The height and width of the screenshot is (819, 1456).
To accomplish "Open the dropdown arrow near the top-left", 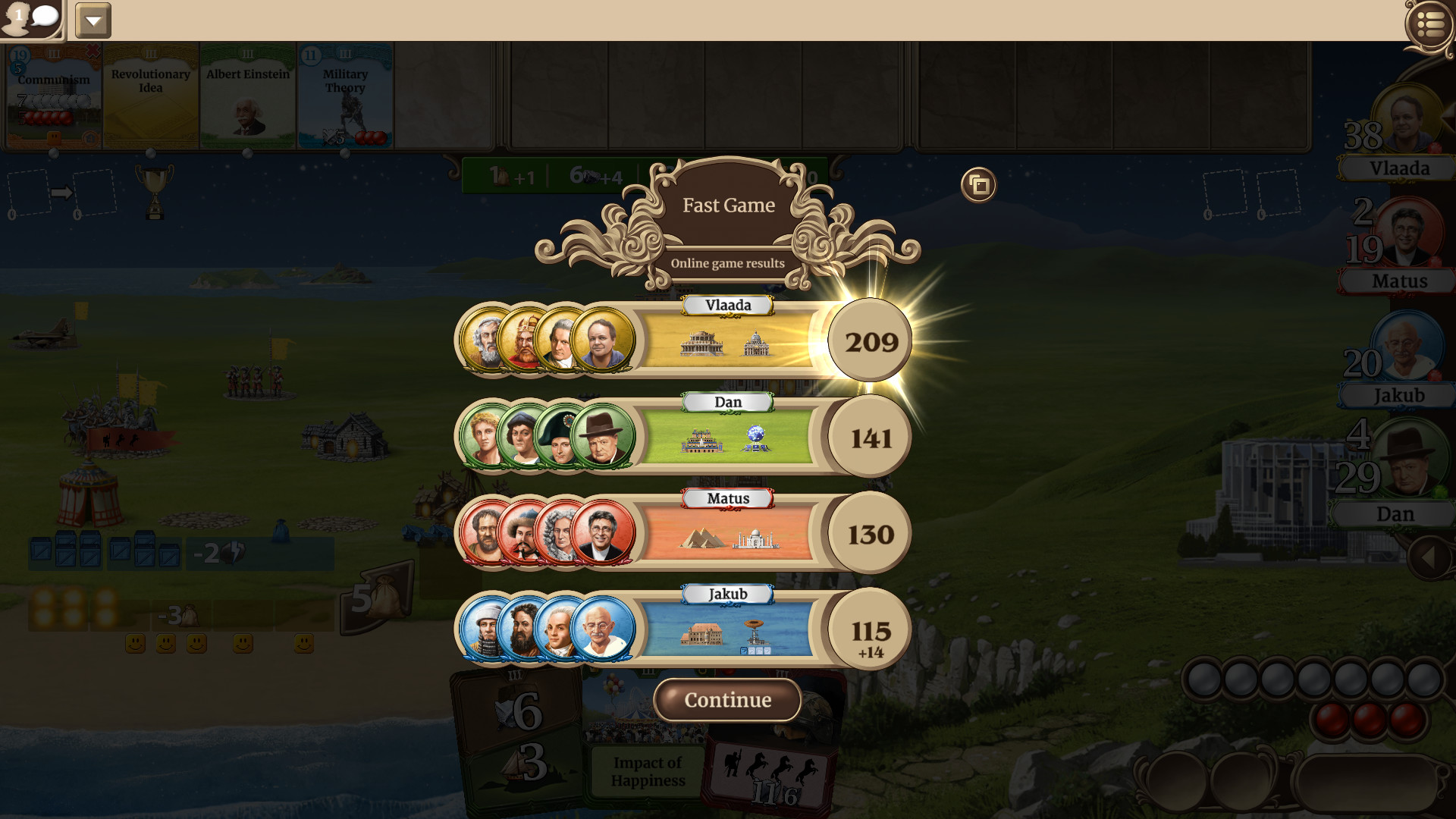I will coord(93,20).
